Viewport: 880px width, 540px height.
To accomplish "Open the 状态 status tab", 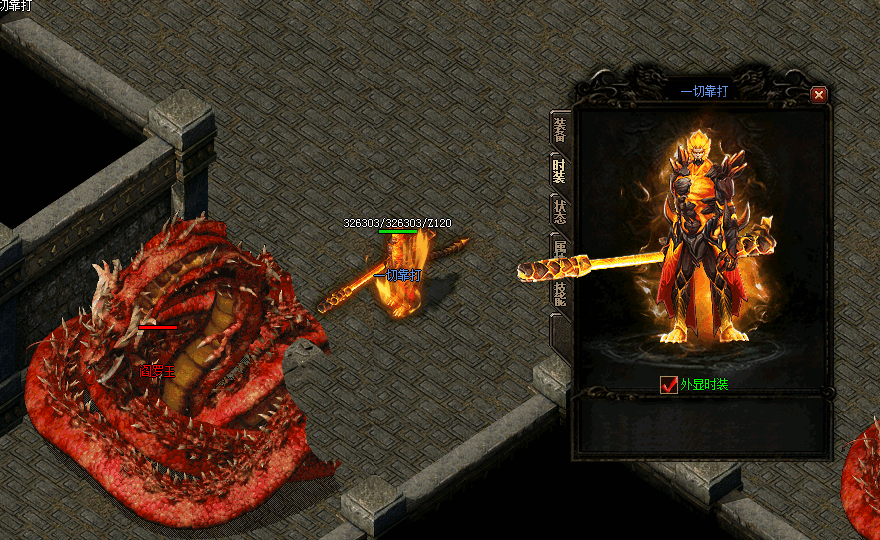I will tap(560, 211).
